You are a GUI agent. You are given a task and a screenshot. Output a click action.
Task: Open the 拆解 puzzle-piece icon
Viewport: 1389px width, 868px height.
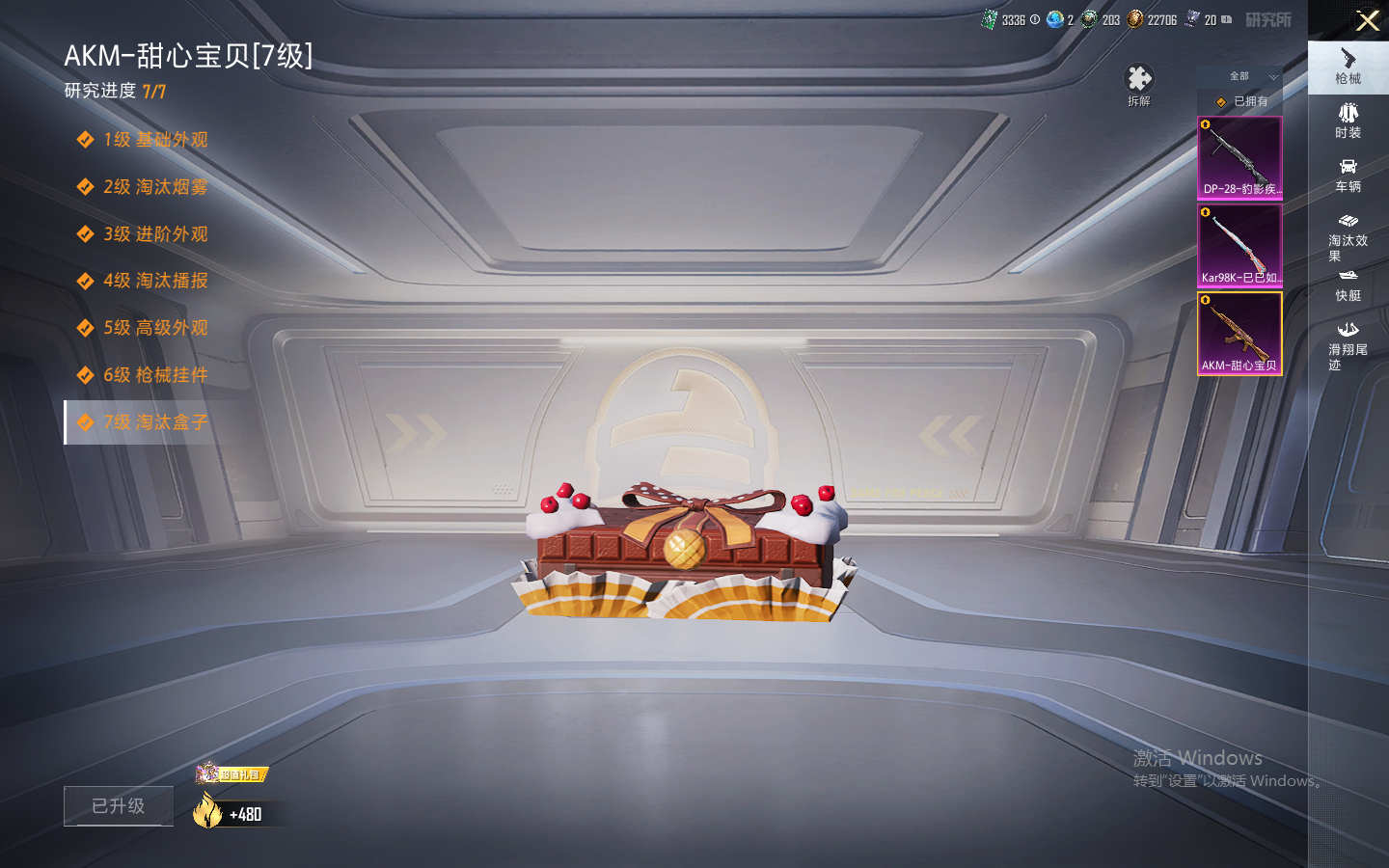click(x=1139, y=84)
